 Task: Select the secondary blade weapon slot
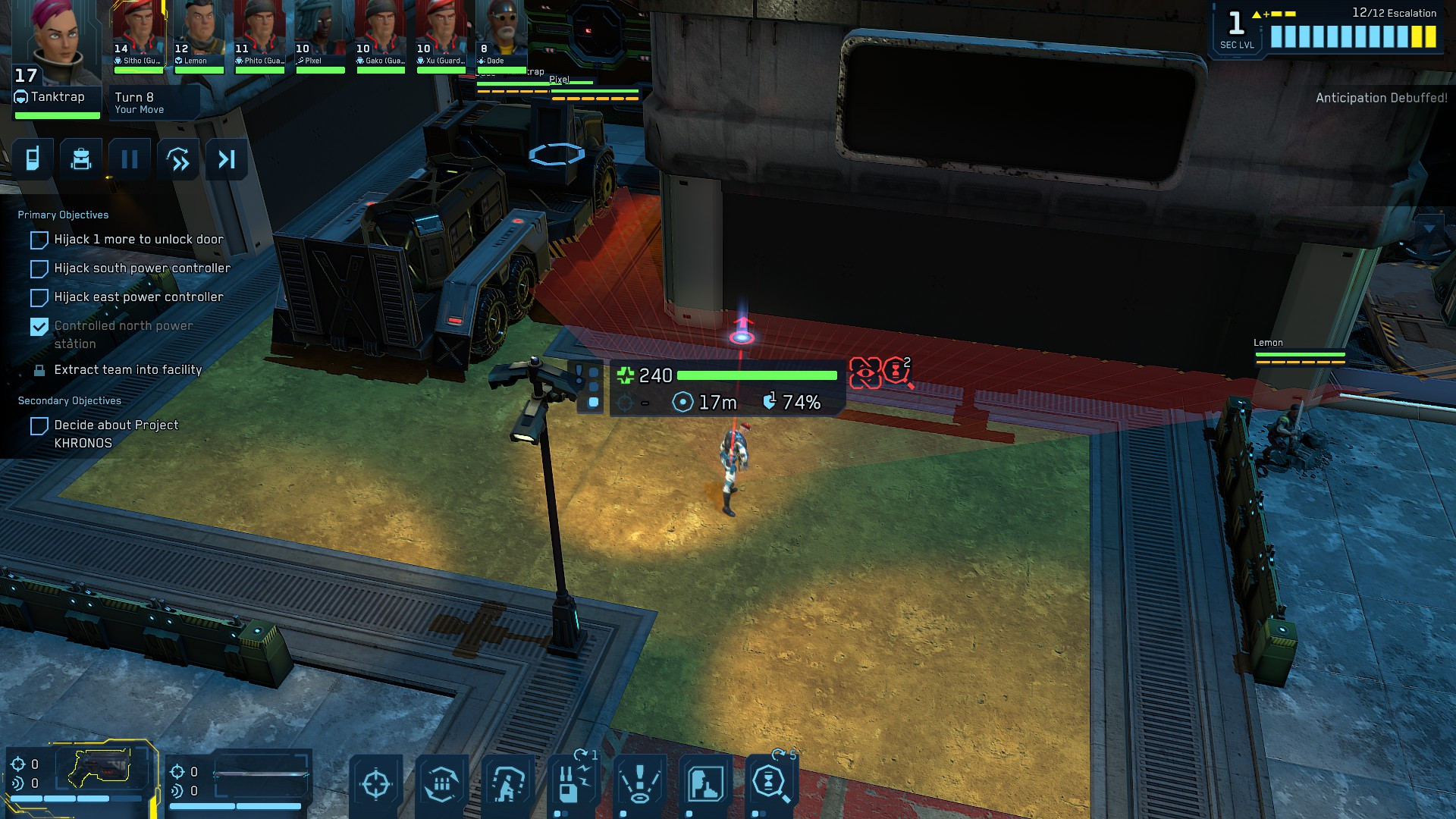point(260,775)
